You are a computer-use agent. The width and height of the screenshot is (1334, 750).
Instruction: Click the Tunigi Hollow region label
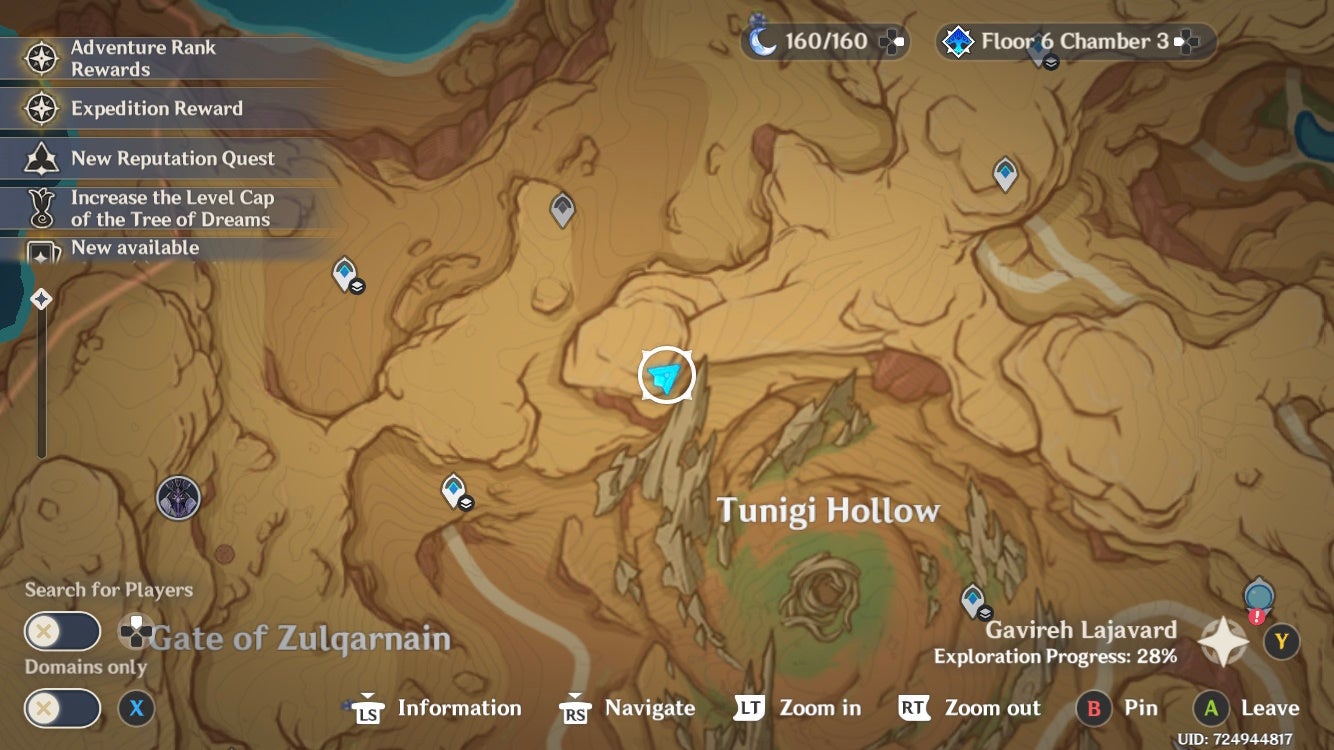pyautogui.click(x=826, y=510)
